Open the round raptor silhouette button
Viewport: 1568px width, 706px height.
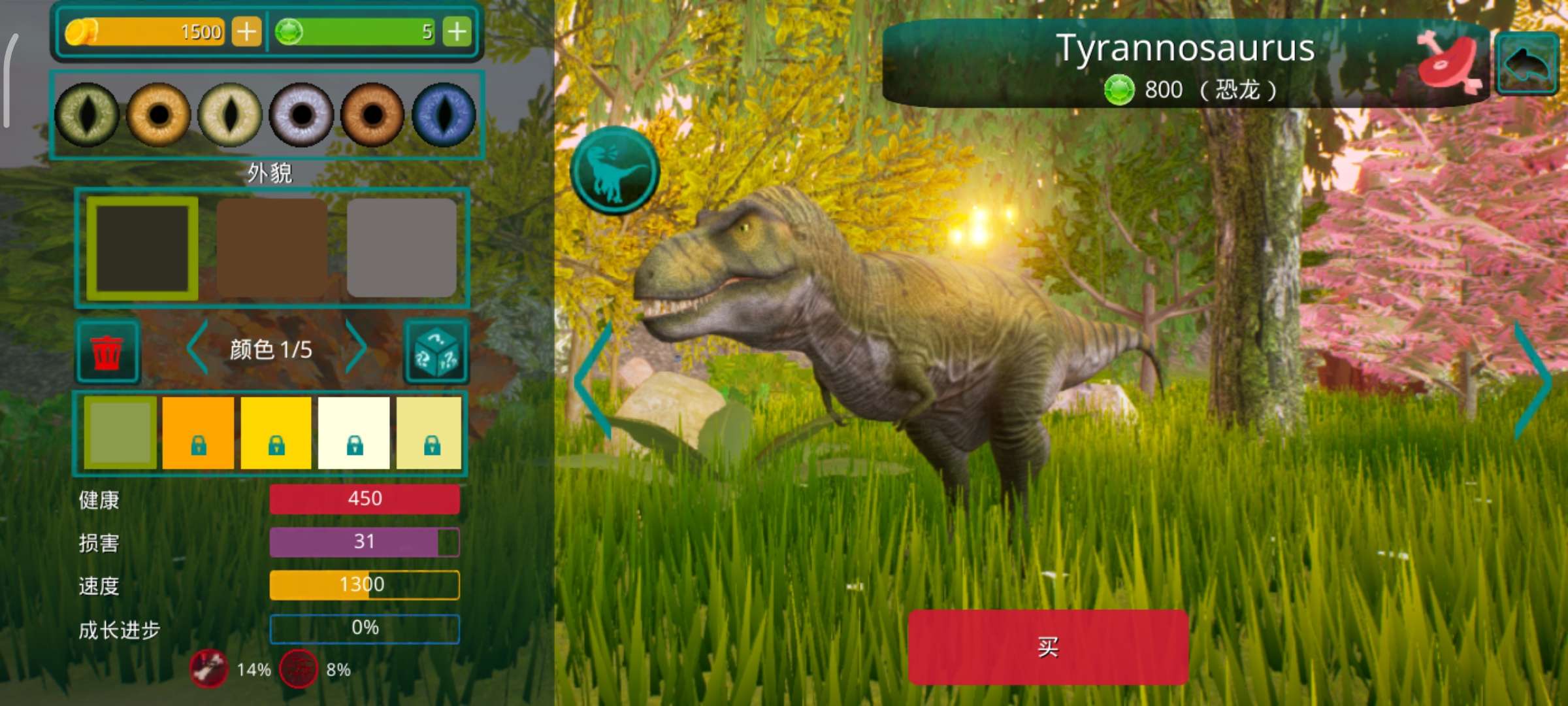click(x=615, y=171)
